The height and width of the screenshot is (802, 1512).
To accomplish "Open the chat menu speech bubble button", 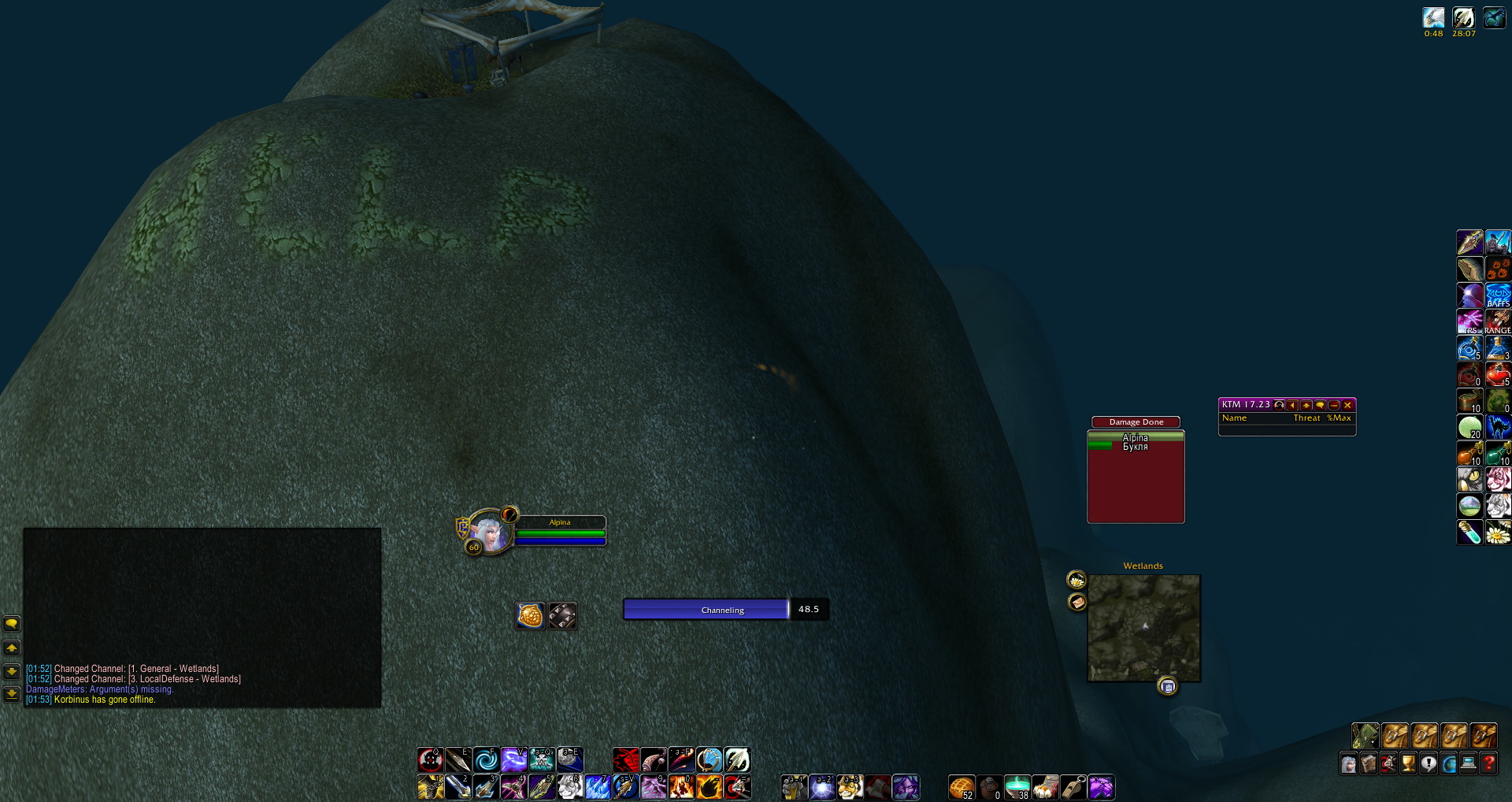I will coord(12,624).
